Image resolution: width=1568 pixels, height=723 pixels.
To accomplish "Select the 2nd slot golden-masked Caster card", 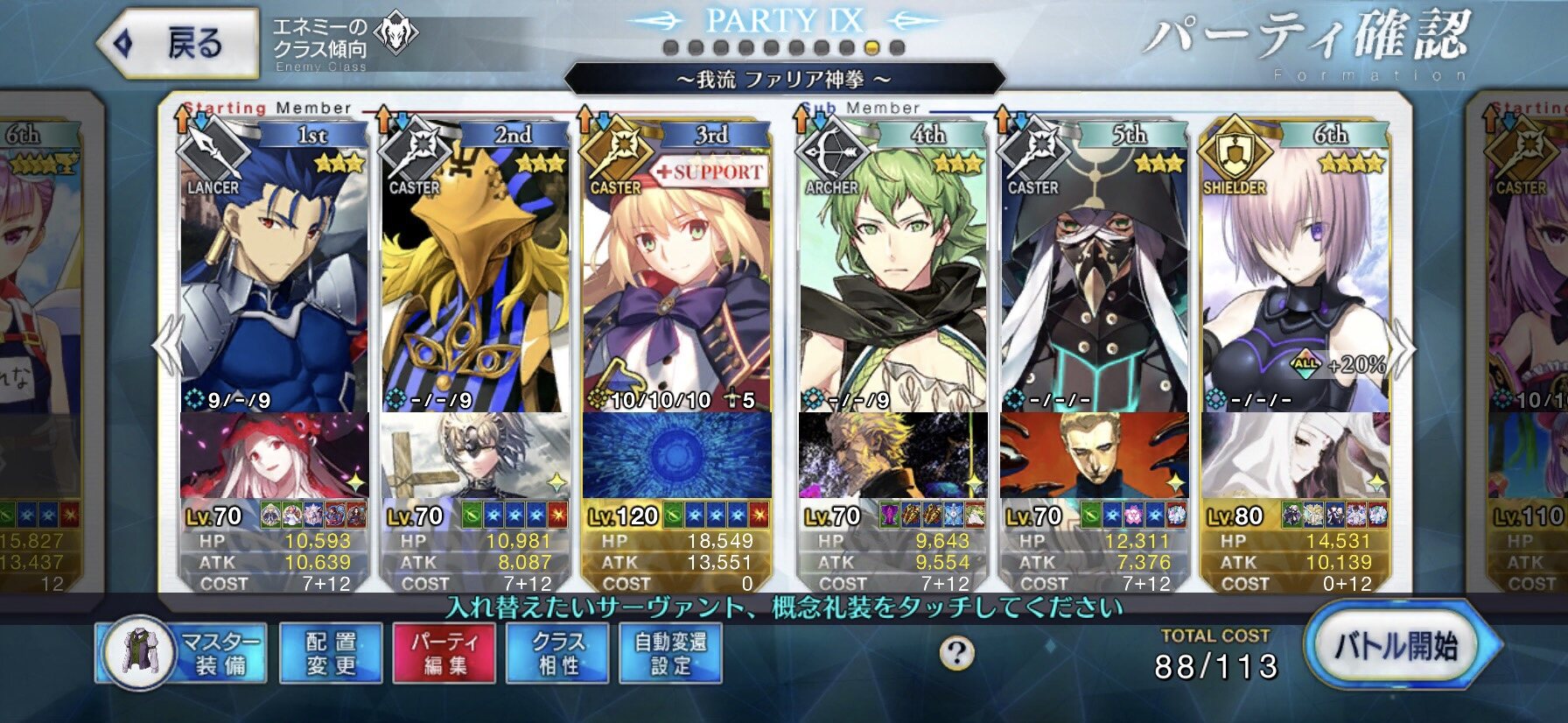I will point(475,280).
